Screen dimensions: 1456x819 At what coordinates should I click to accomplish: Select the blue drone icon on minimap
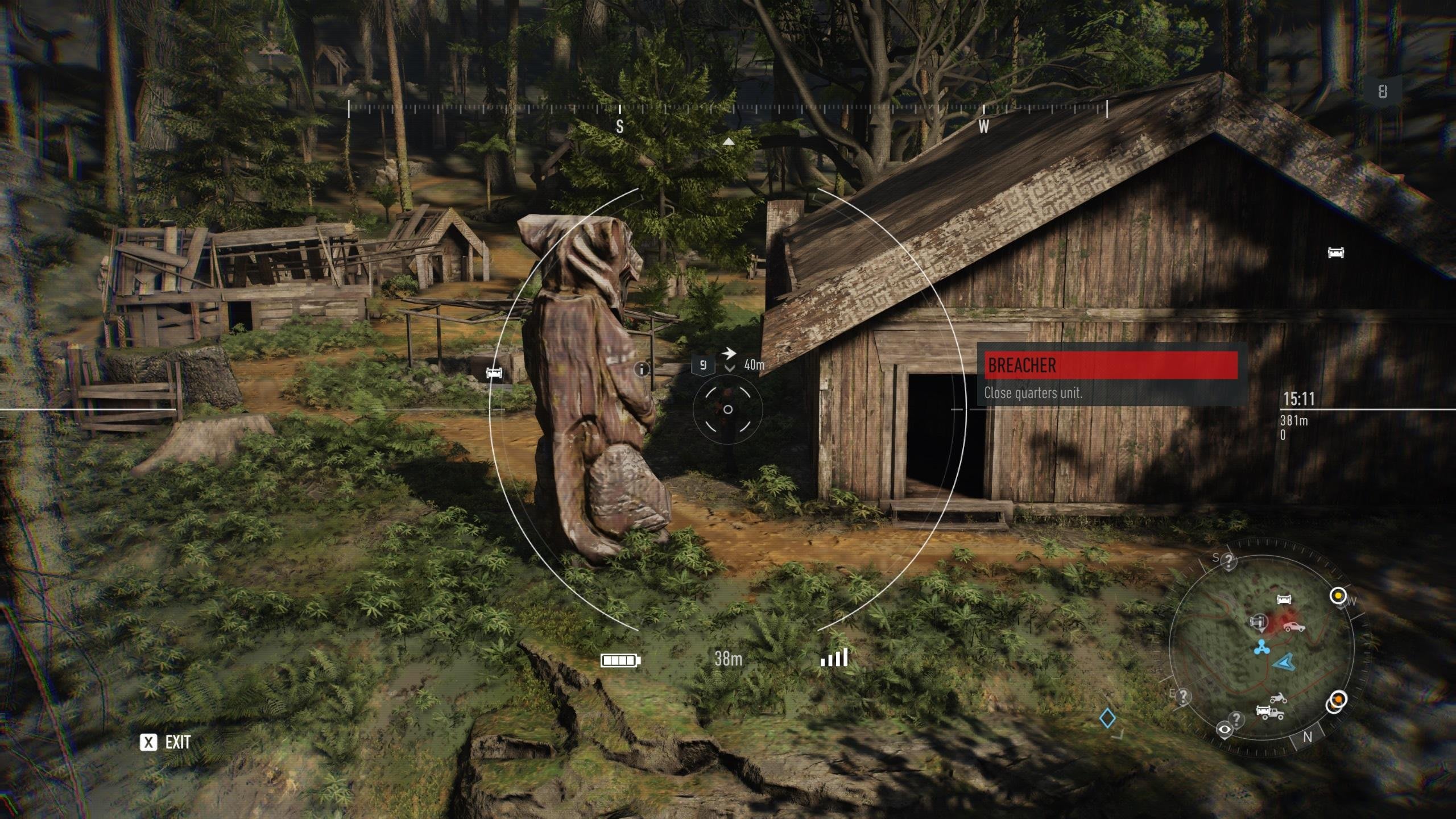pos(1261,647)
